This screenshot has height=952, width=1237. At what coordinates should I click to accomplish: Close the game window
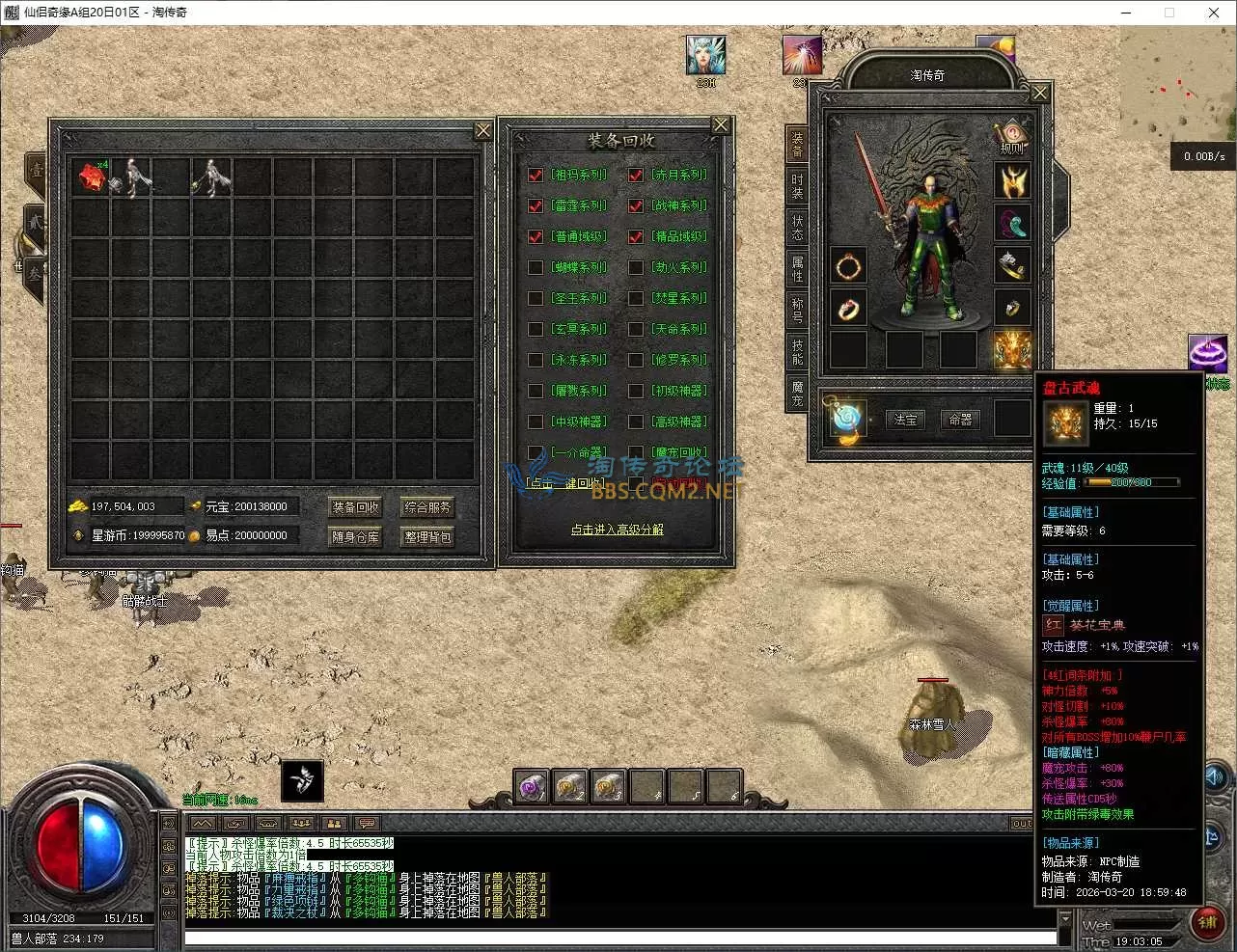point(1214,13)
